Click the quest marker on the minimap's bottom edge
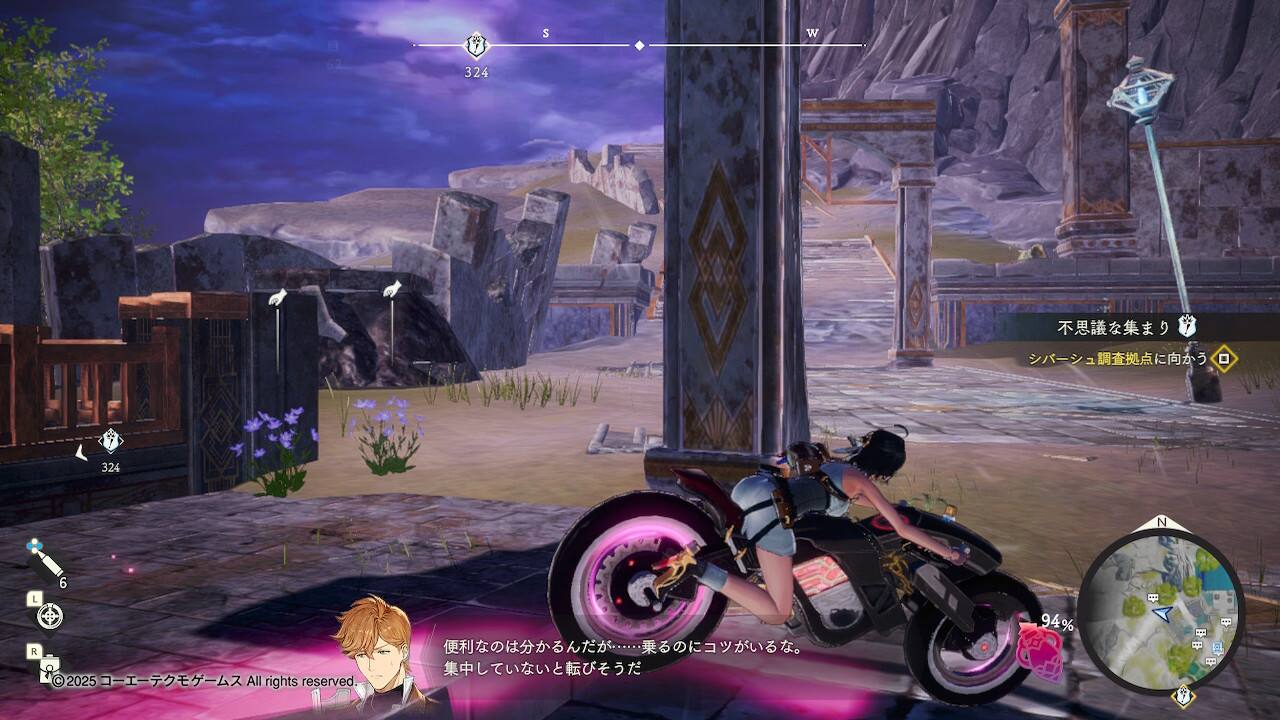This screenshot has width=1280, height=720. tap(1184, 695)
